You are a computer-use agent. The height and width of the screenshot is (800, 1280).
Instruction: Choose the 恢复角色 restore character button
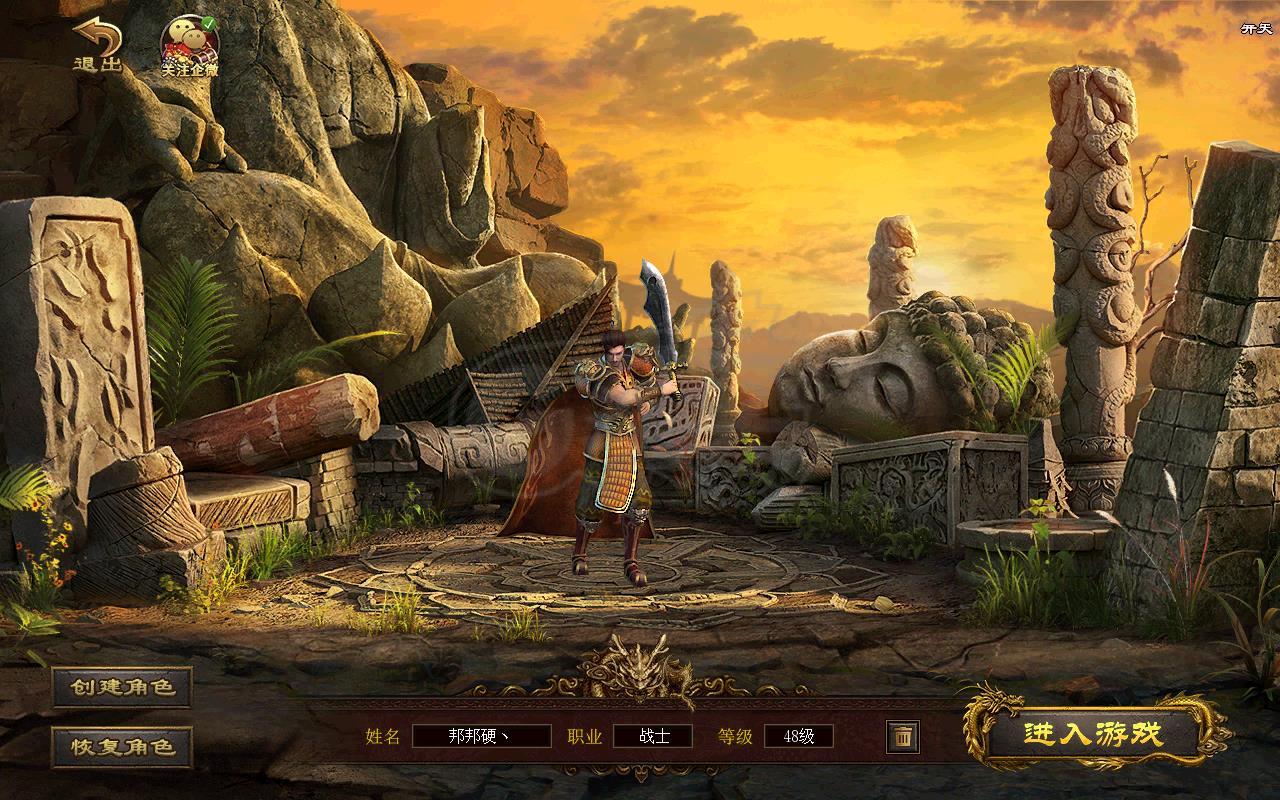tap(122, 746)
